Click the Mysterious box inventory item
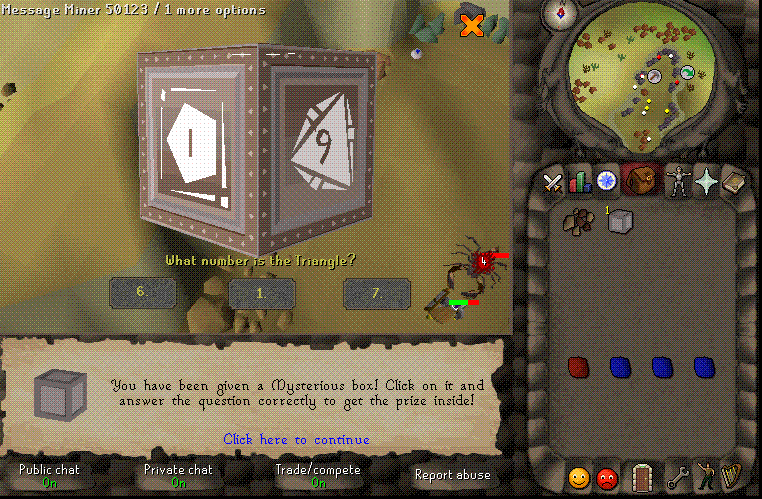This screenshot has width=762, height=499. coord(621,222)
